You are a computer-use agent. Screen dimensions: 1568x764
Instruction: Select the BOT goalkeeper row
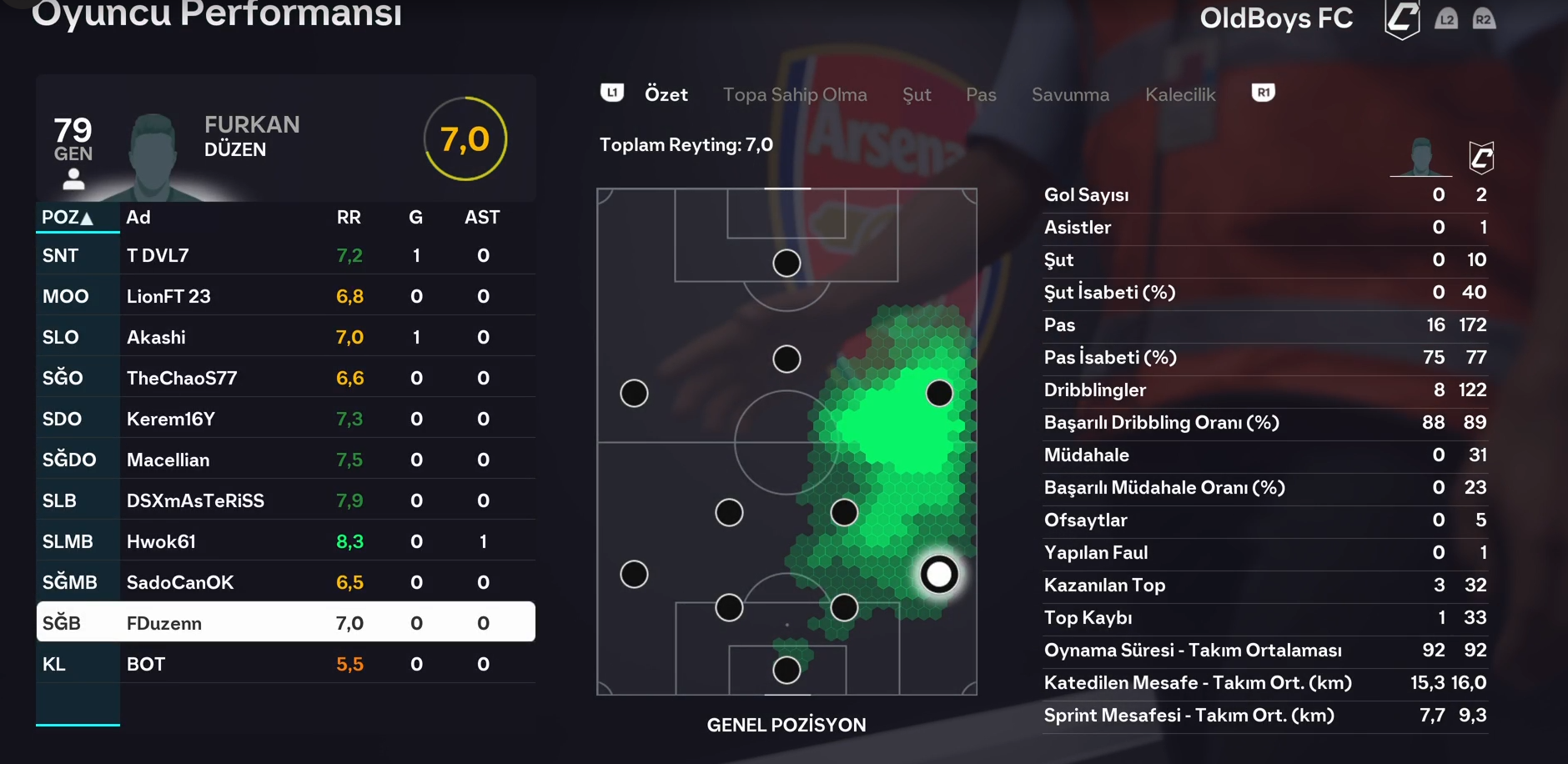point(285,665)
